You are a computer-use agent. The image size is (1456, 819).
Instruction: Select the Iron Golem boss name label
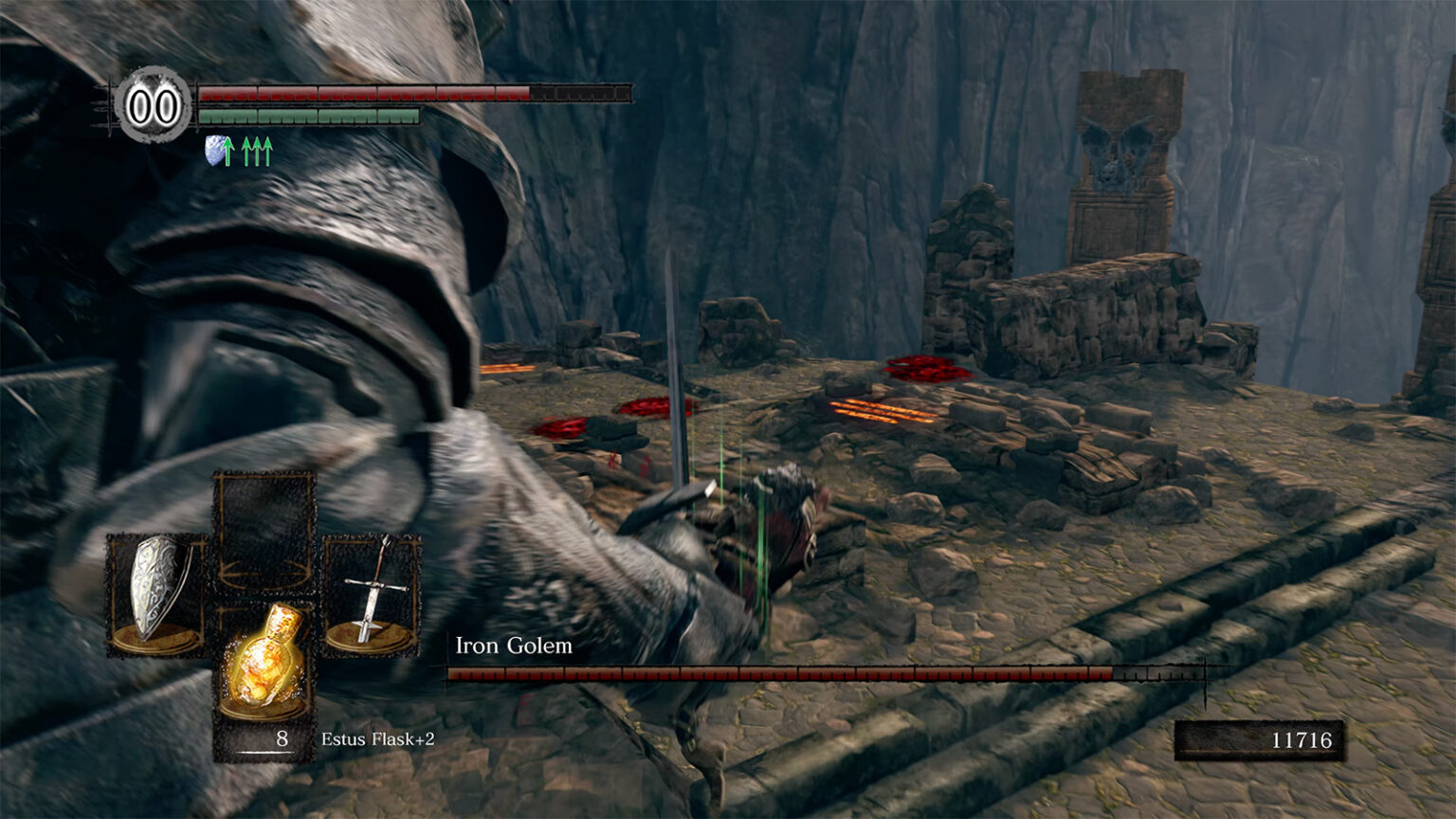point(513,646)
